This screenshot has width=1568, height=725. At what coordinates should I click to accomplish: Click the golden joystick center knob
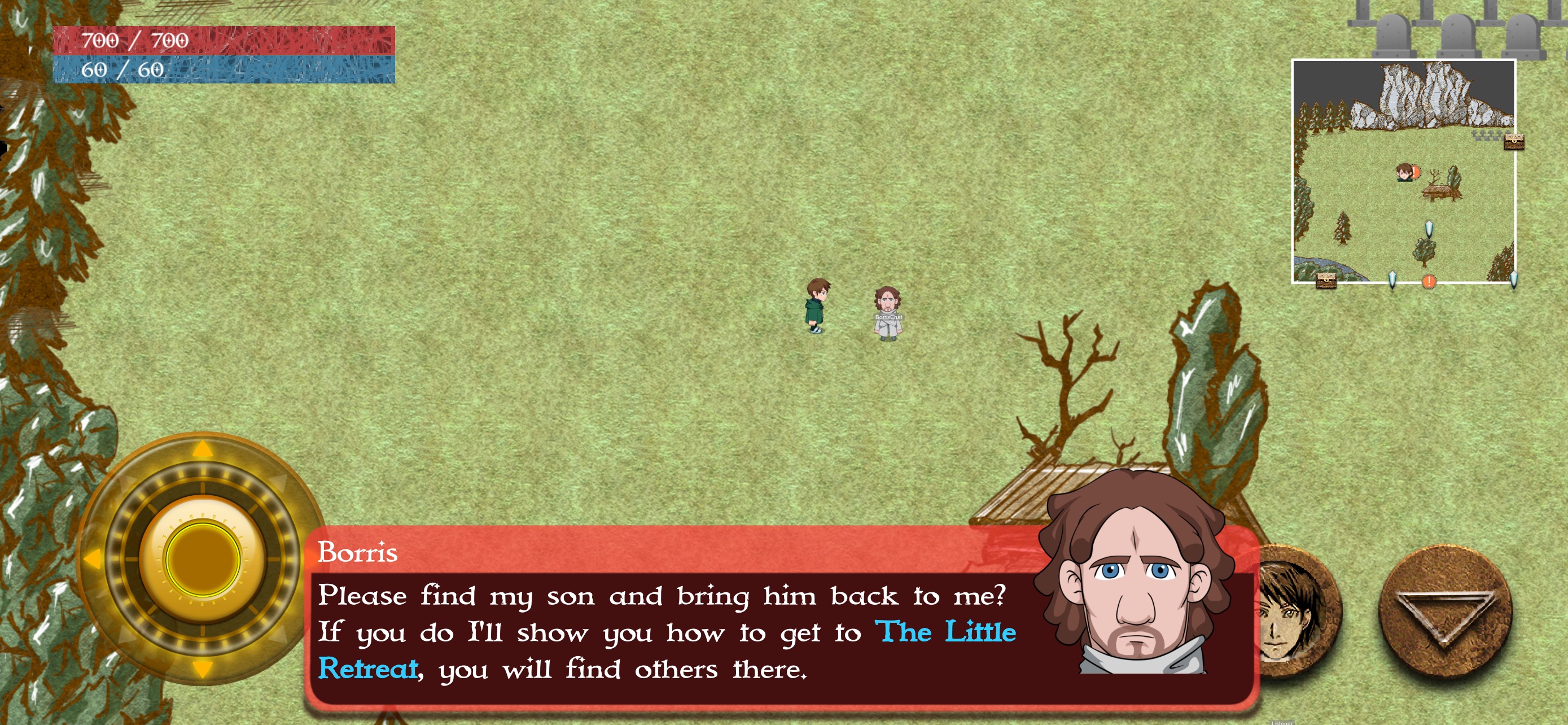click(203, 558)
